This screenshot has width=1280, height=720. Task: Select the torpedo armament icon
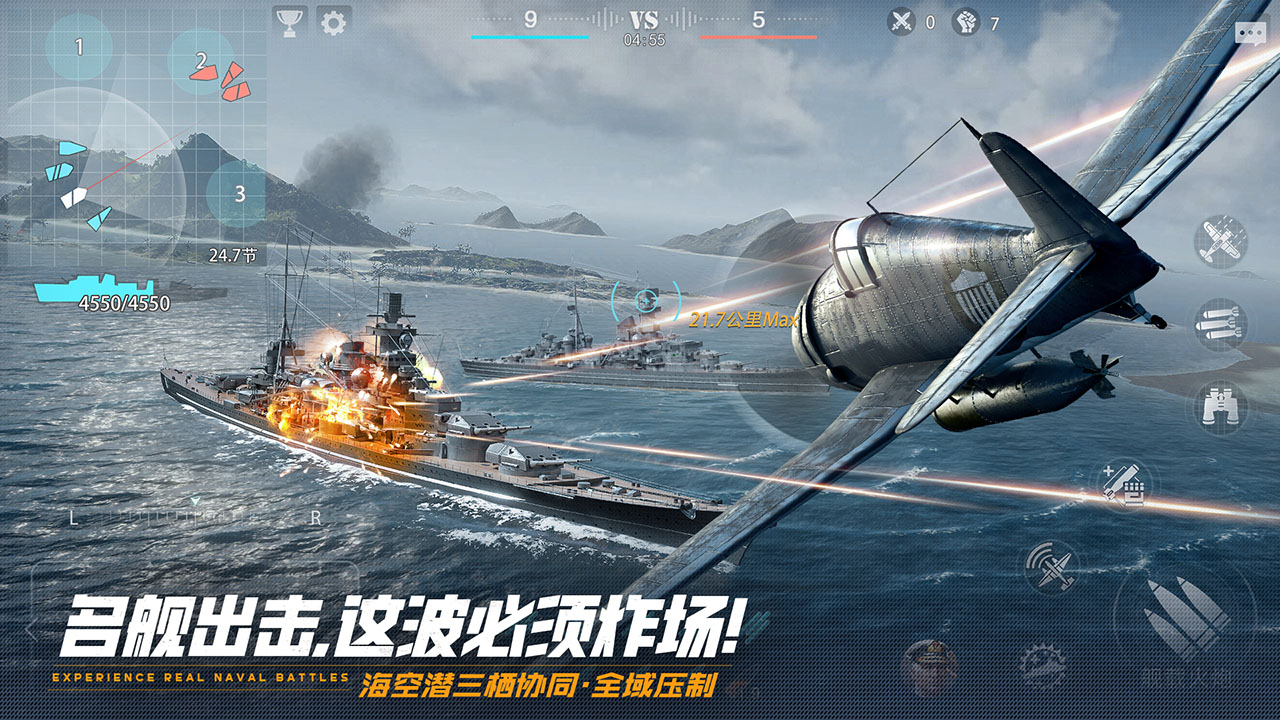tap(1220, 322)
